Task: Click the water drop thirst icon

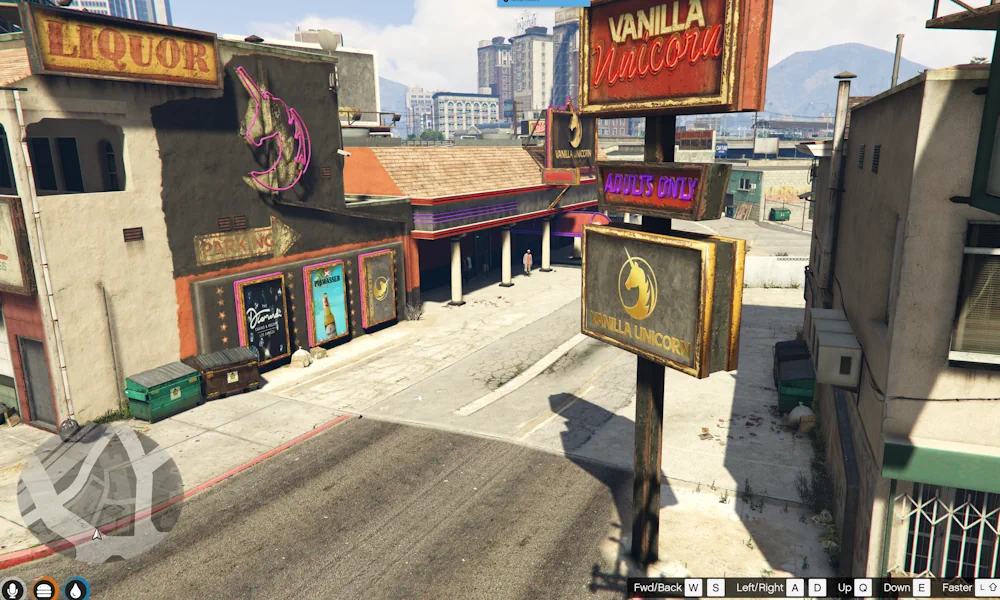Action: click(x=77, y=590)
